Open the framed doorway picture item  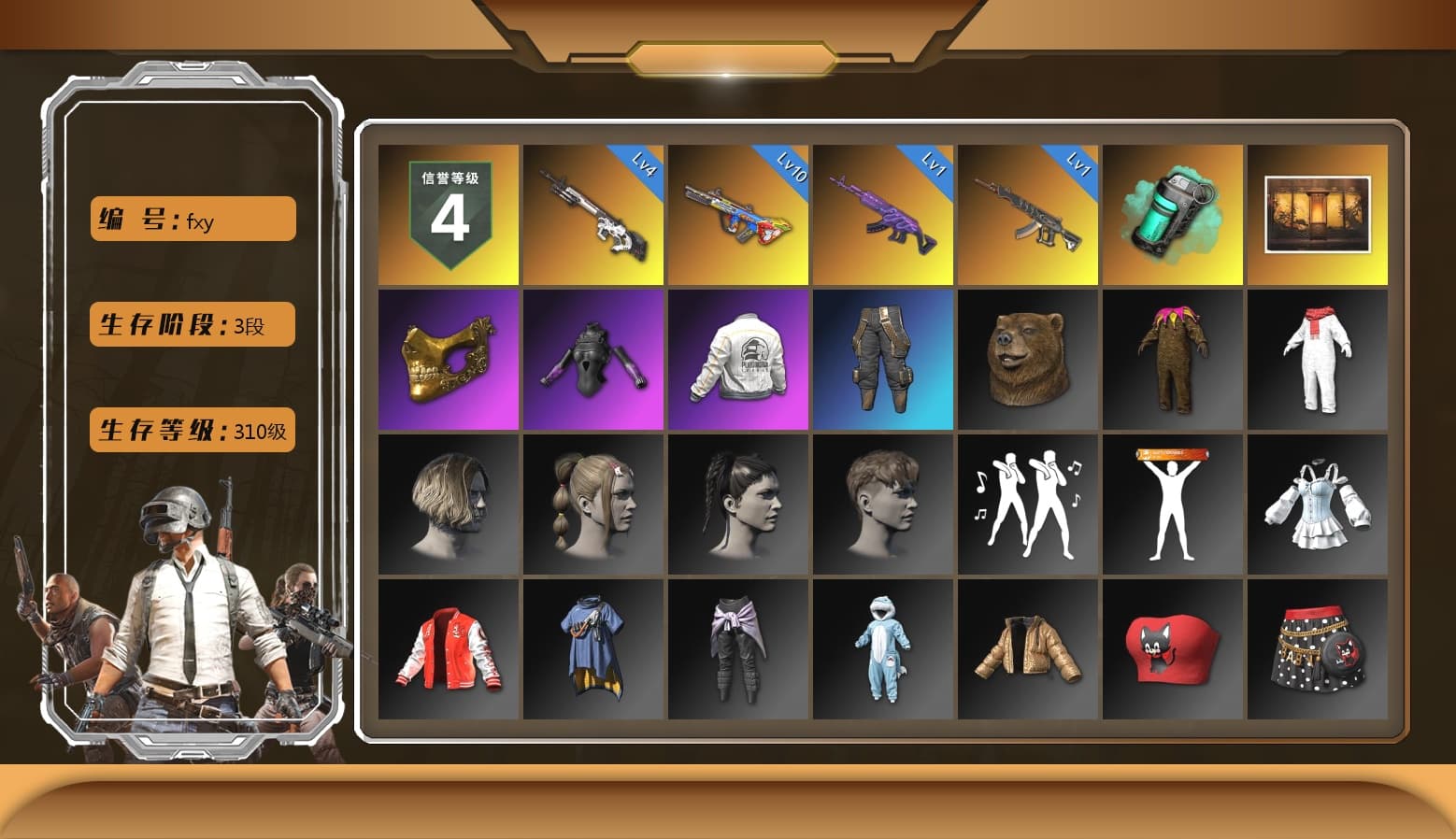click(1318, 215)
